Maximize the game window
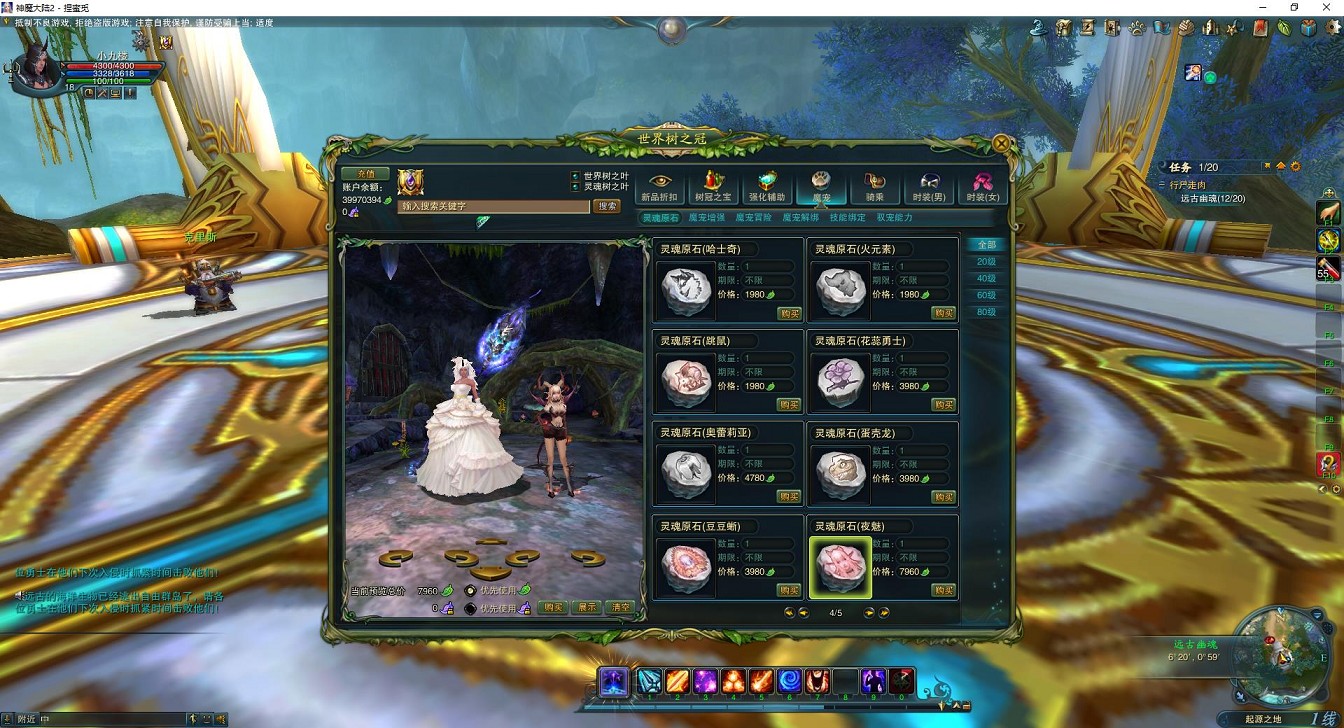1344x728 pixels. (x=1294, y=7)
